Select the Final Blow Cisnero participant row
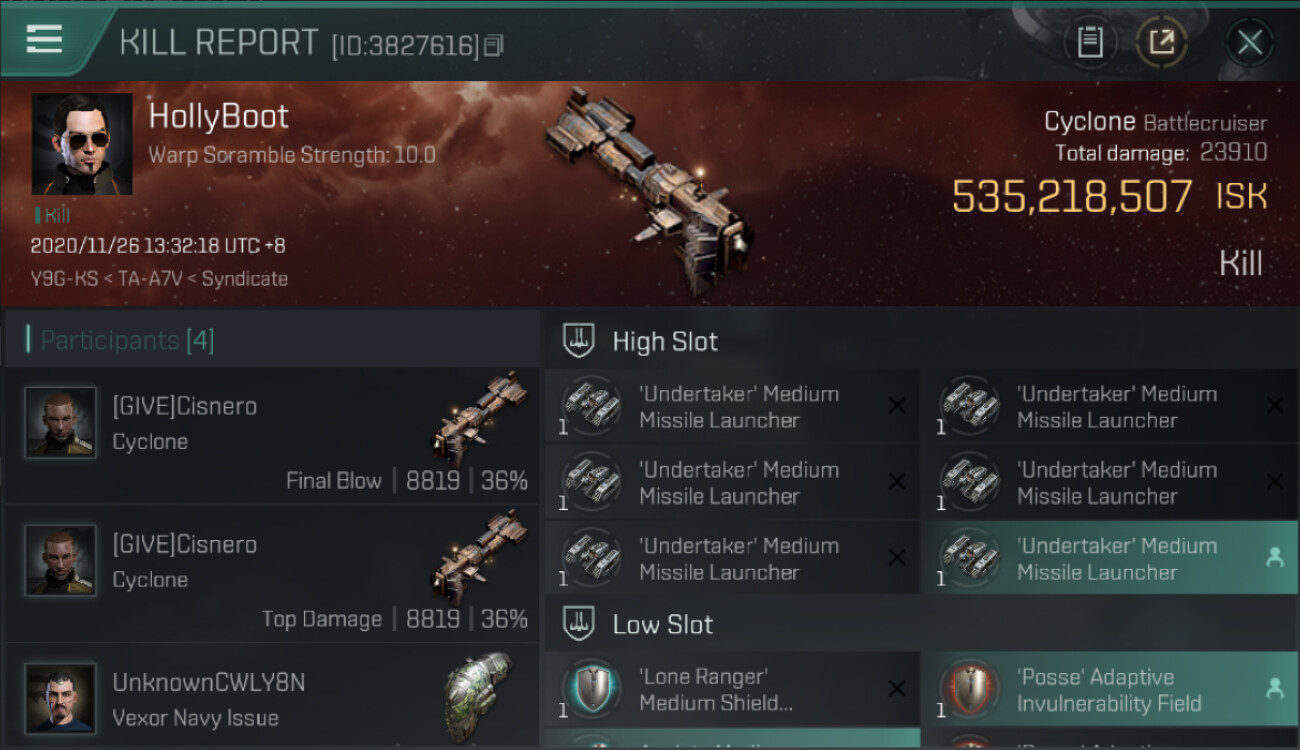Screen dimensions: 1300x750 click(272, 436)
